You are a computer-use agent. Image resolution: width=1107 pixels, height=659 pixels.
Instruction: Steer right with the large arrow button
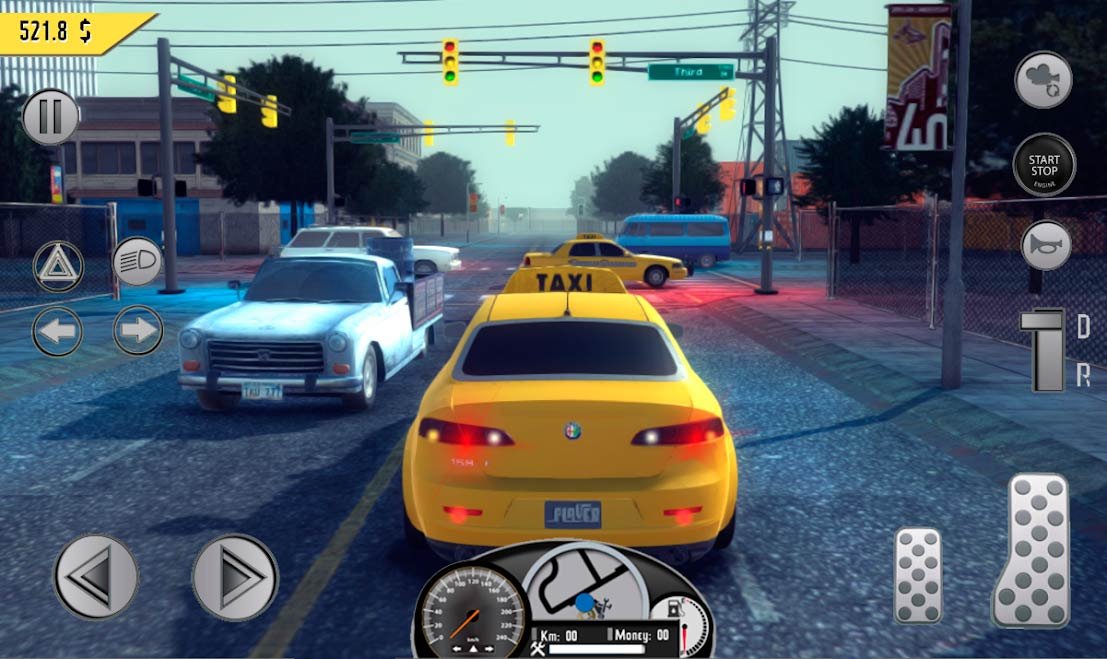click(x=235, y=577)
